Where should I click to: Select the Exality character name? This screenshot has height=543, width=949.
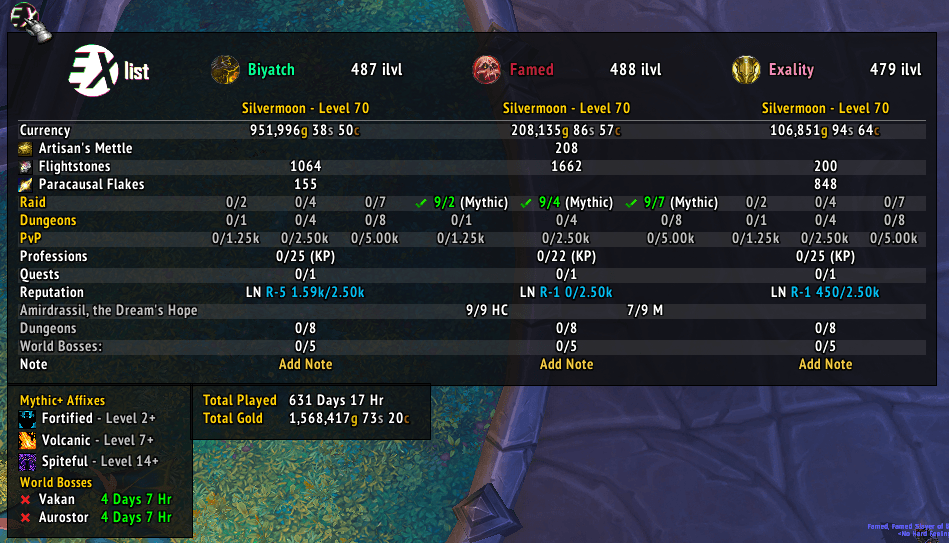pos(790,70)
